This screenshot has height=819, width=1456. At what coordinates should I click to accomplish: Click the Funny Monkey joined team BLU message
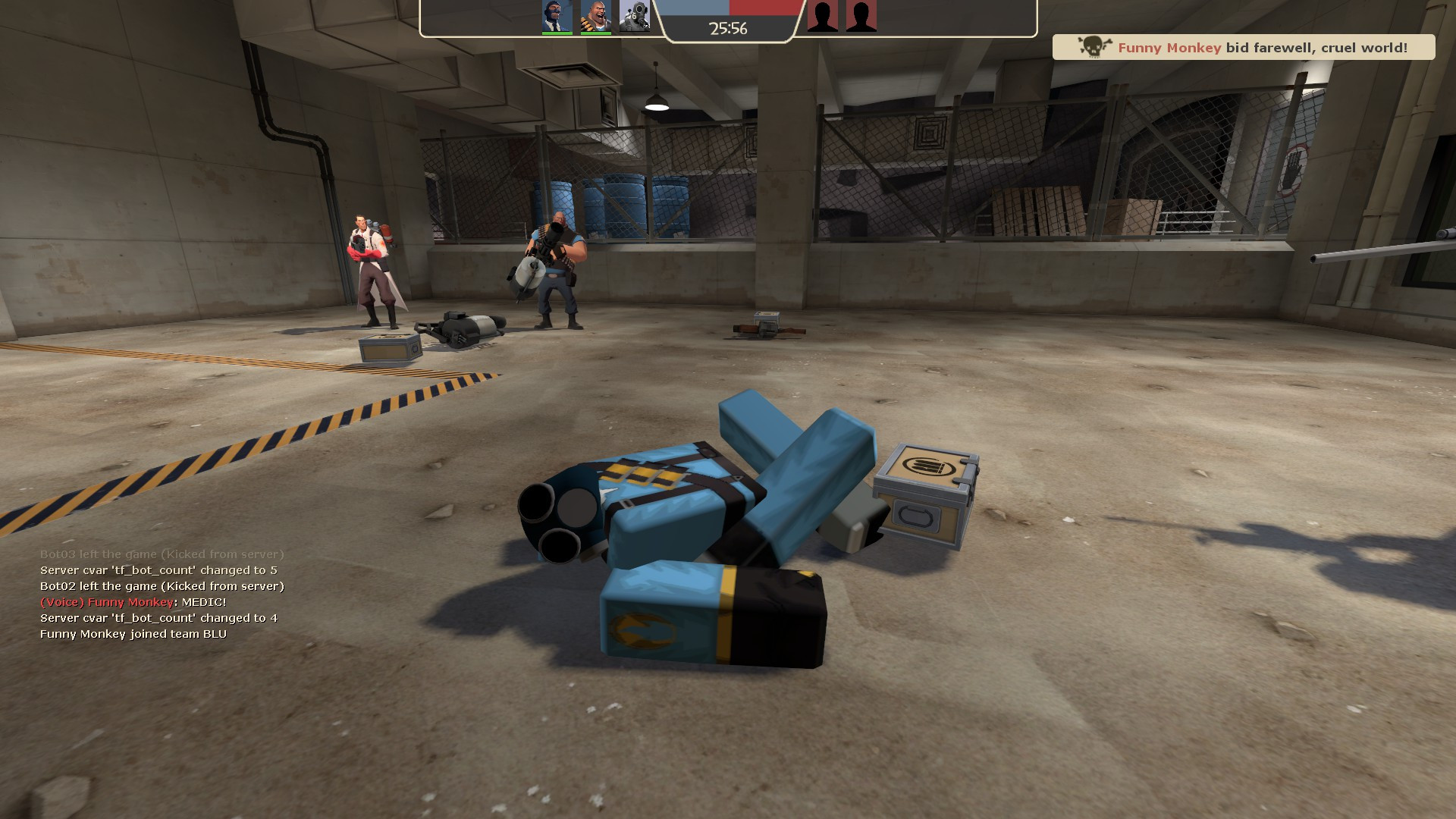tap(133, 633)
